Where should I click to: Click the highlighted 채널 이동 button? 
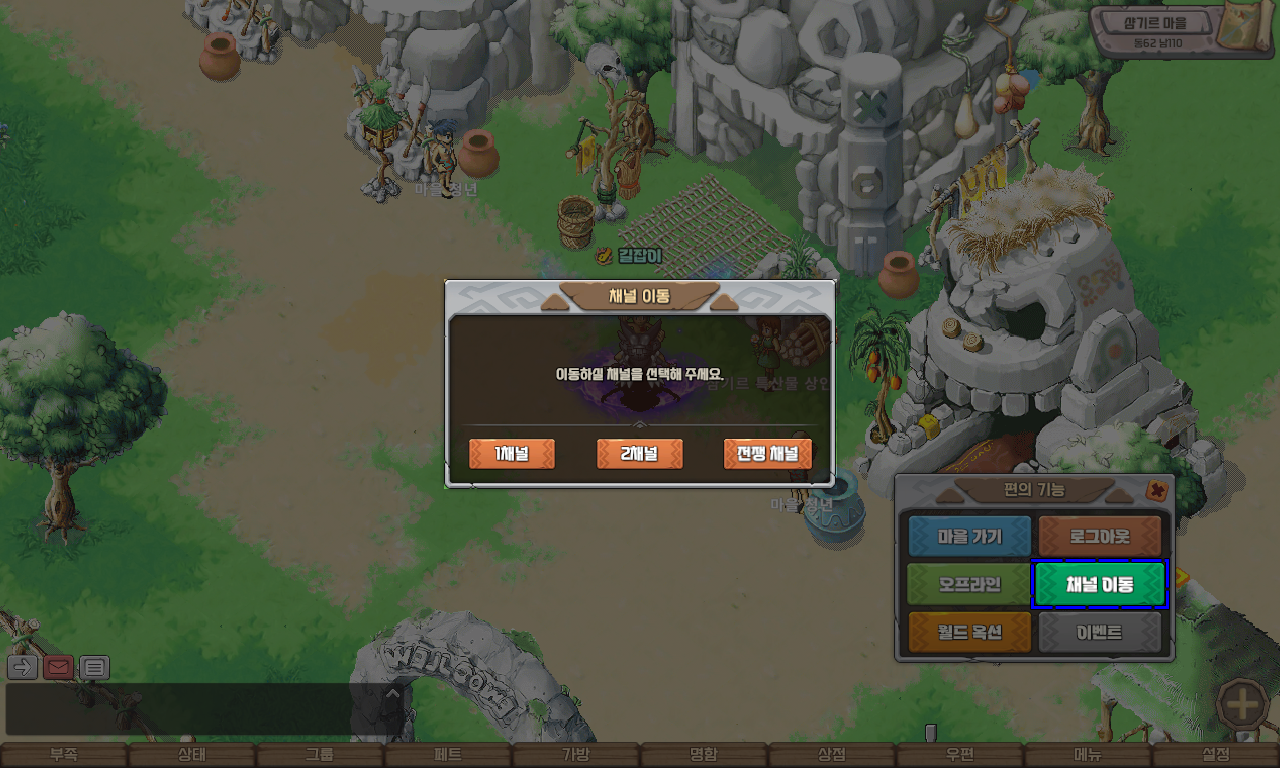1099,585
